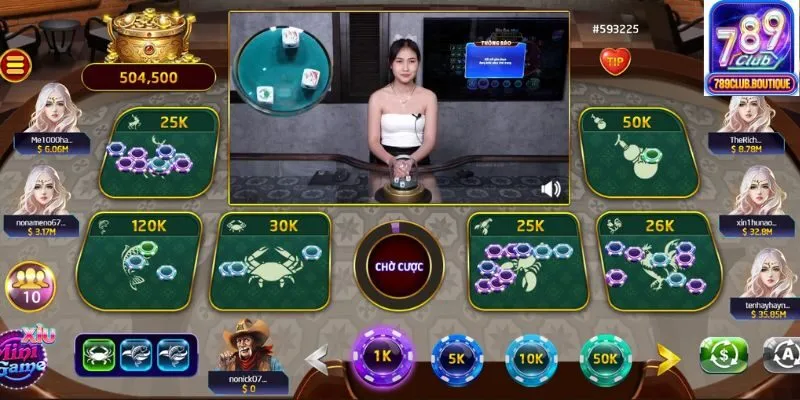Open the hamburger menu button
The image size is (800, 400).
[x=14, y=65]
